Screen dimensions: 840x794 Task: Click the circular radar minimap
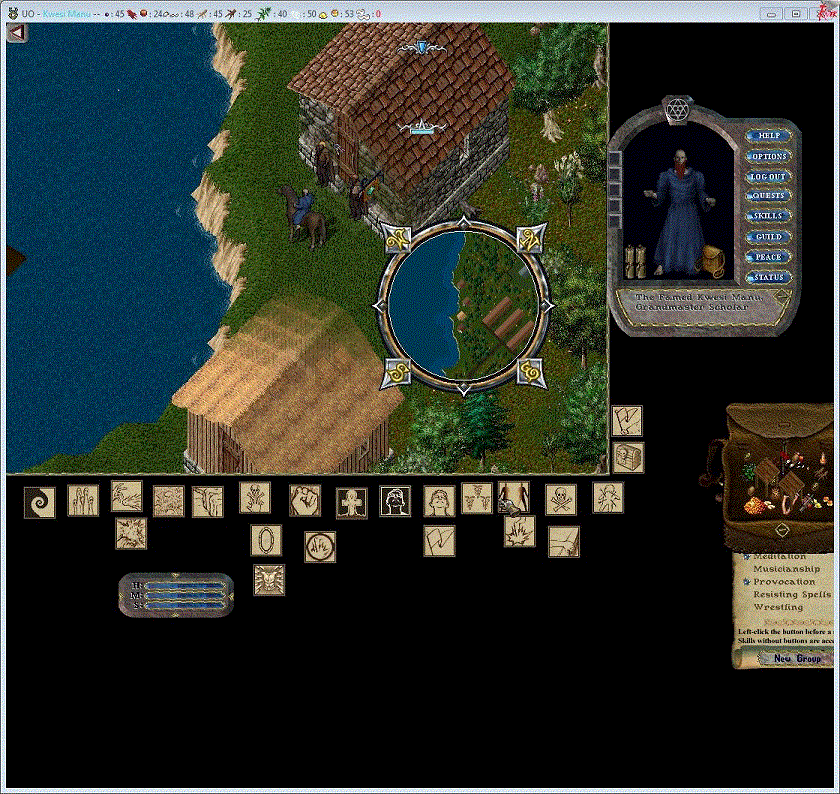click(x=463, y=303)
